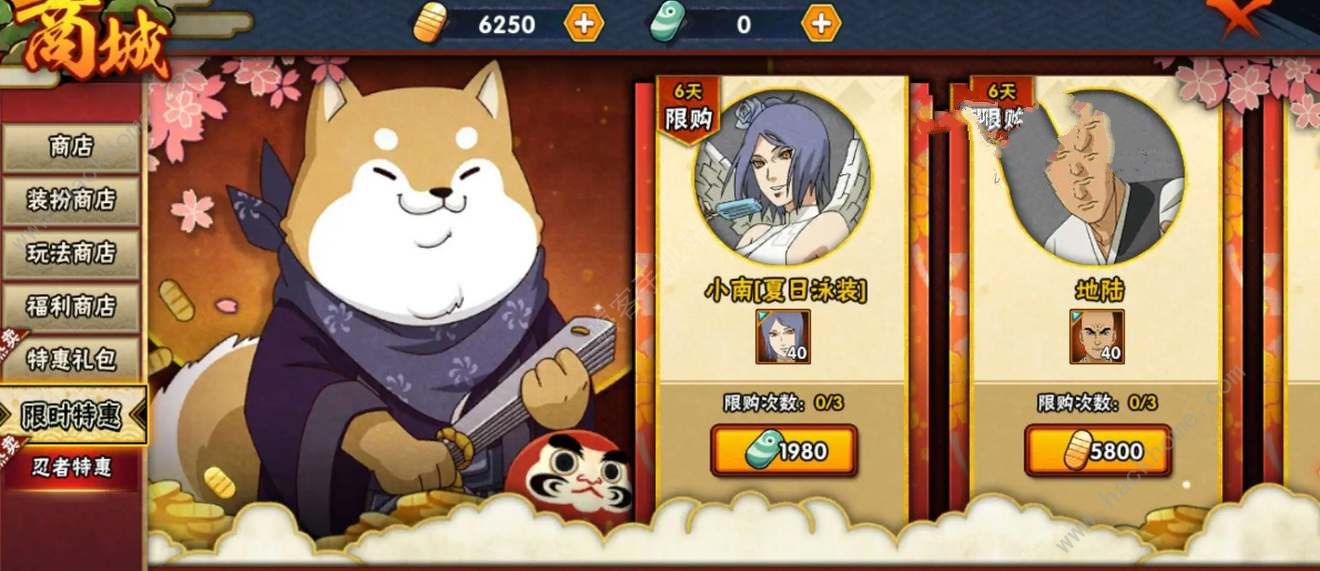This screenshot has height=571, width=1320.
Task: Open the 特惠礼包 tab
Action: (71, 359)
